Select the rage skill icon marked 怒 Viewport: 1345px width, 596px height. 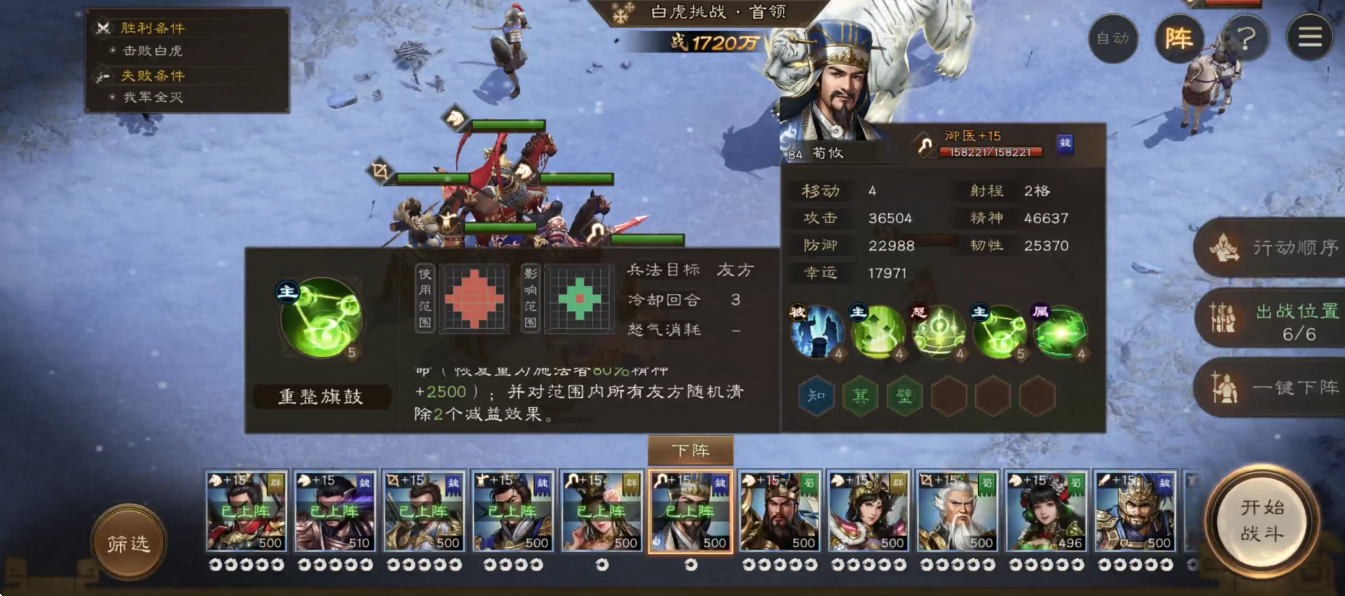point(938,332)
